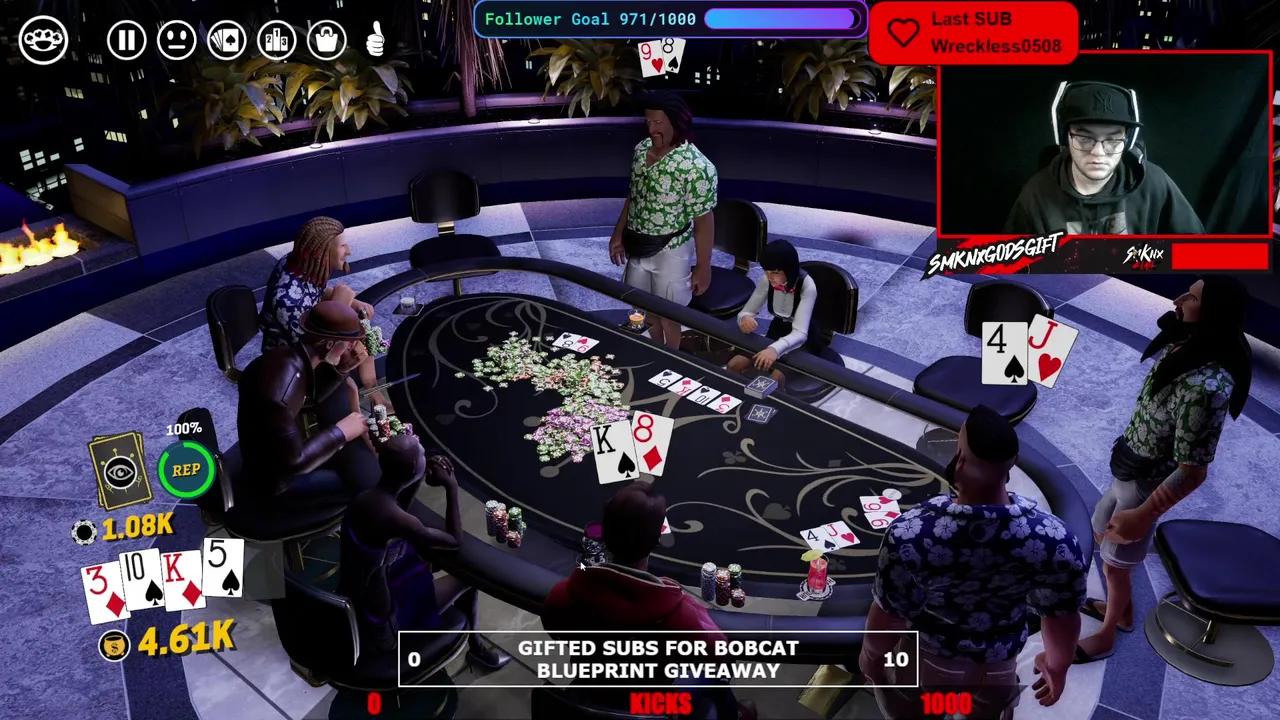The height and width of the screenshot is (720, 1280).
Task: Open the emote face menu
Action: click(177, 41)
